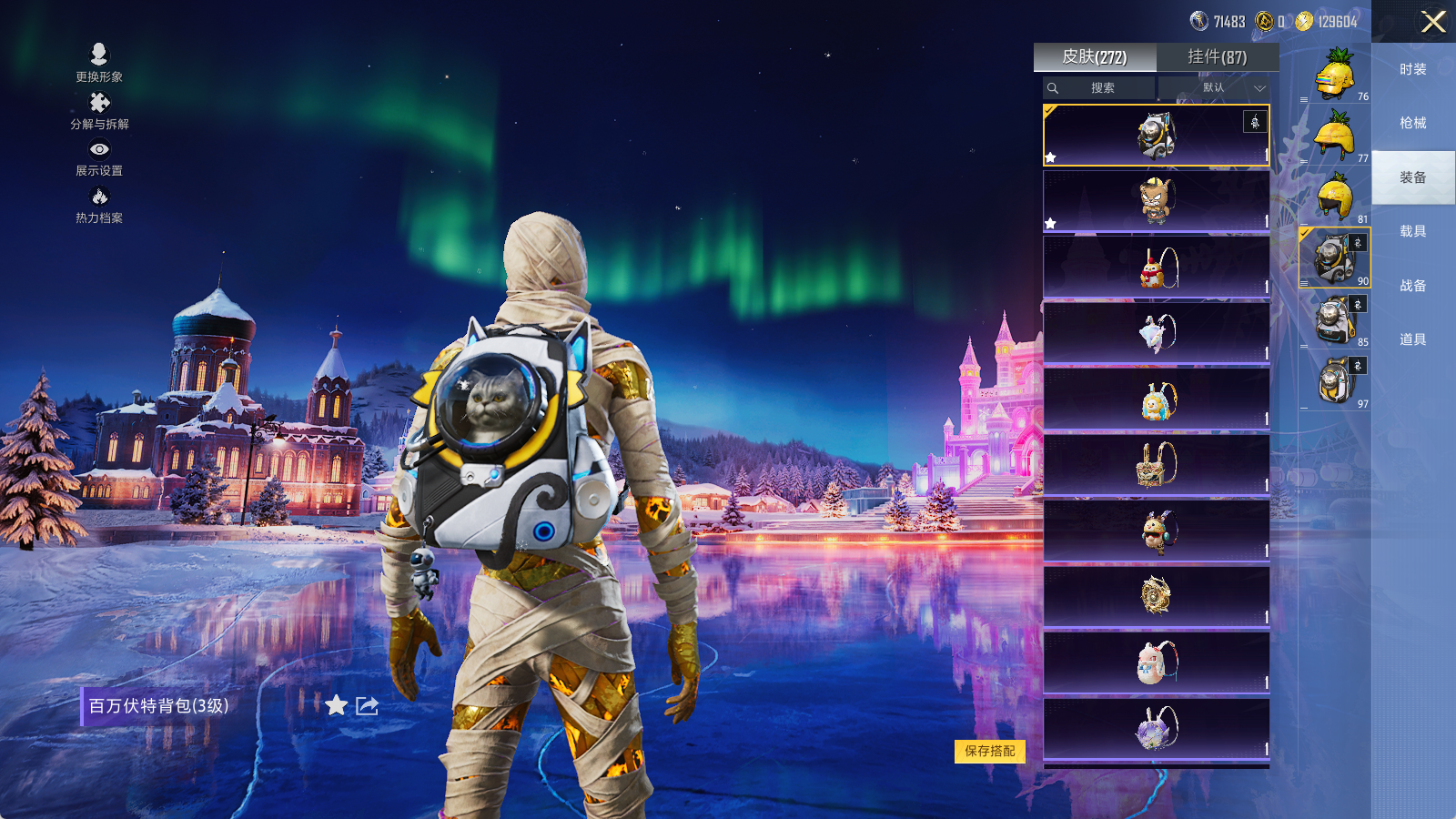Select the 载具 vehicles category
This screenshot has width=1456, height=819.
(x=1412, y=231)
